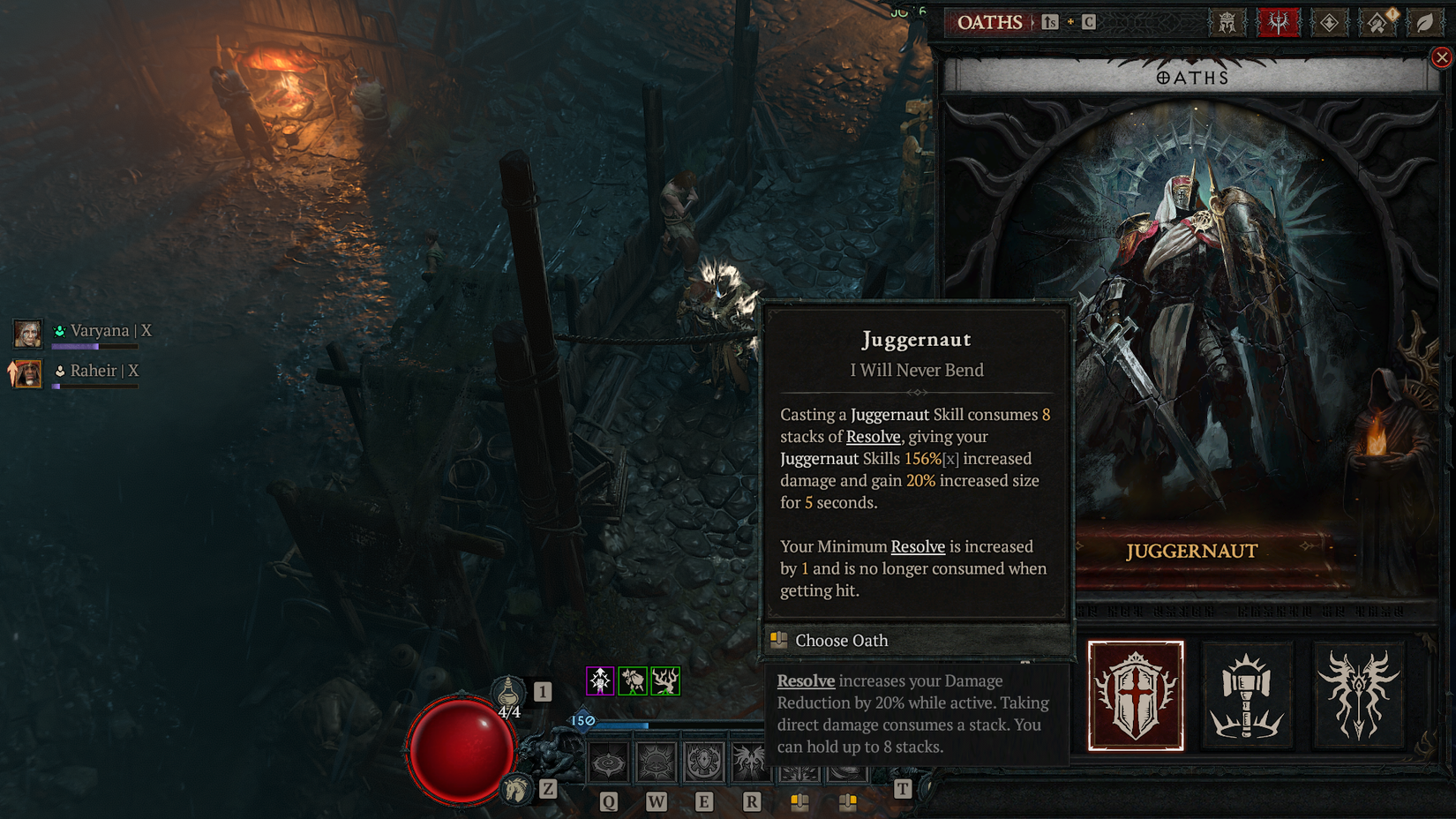Click the purple buff icon above the skill bar
The image size is (1456, 819).
point(600,681)
